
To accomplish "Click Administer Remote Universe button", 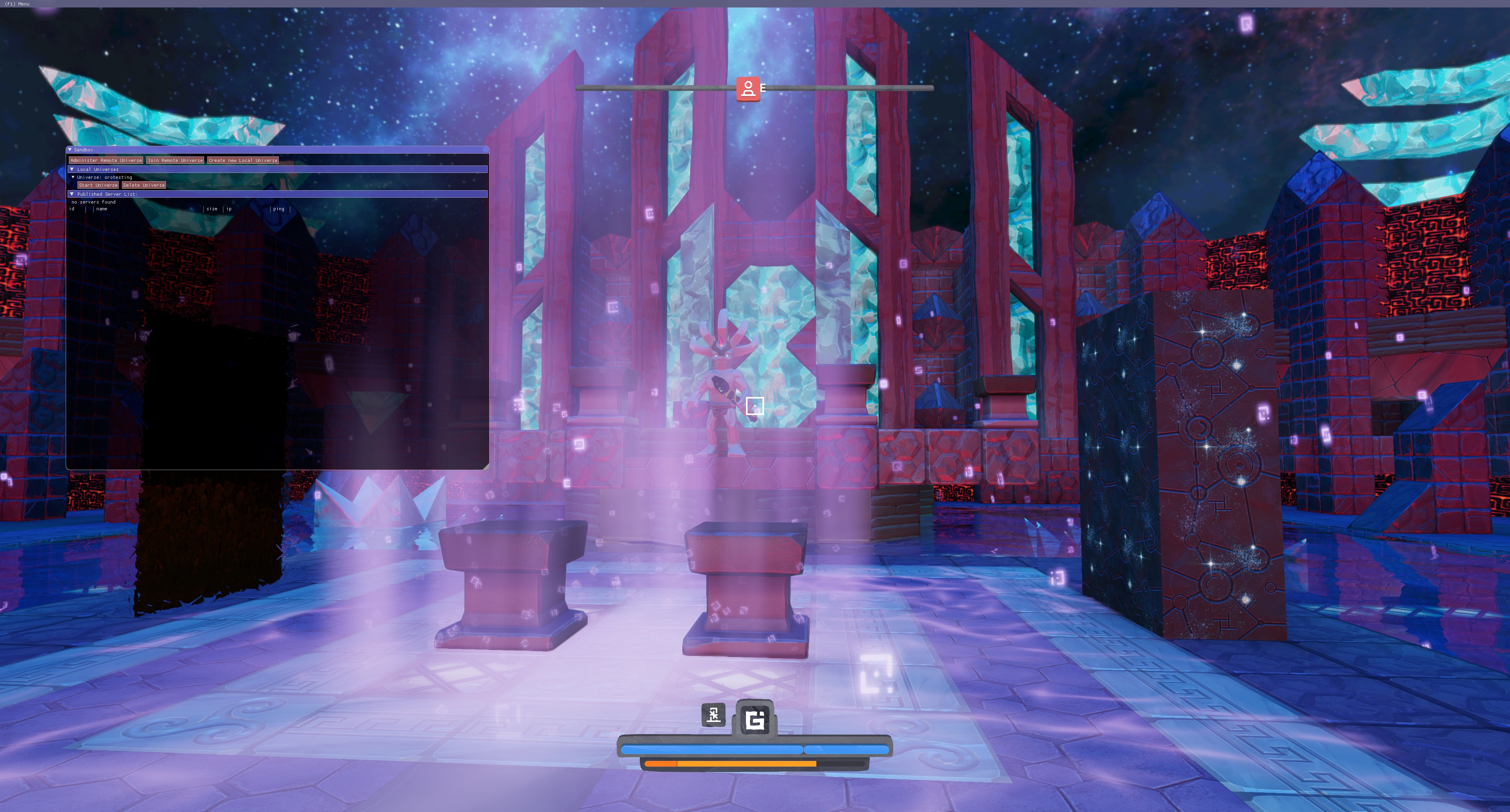I will point(105,160).
